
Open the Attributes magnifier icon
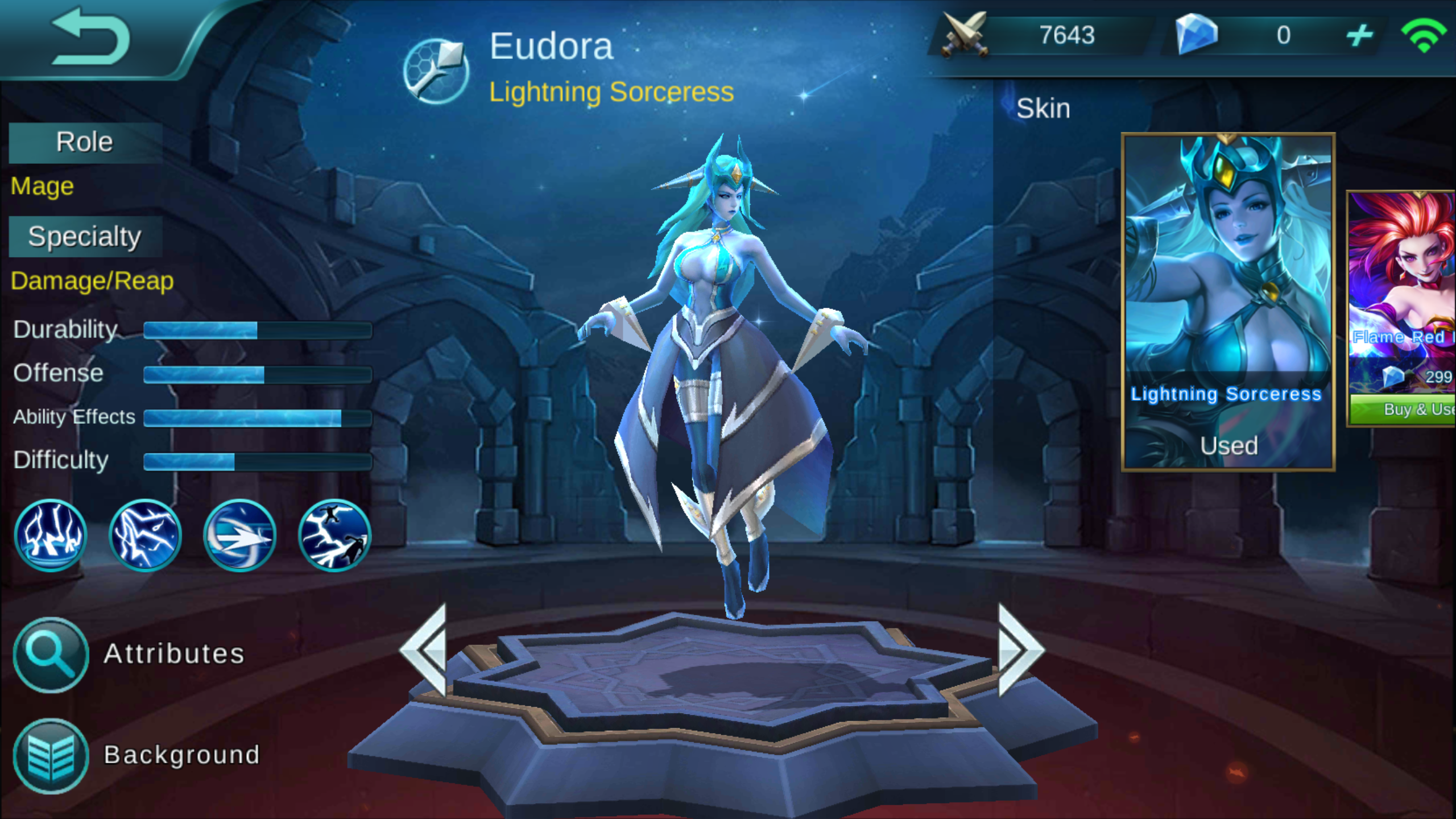[x=50, y=654]
